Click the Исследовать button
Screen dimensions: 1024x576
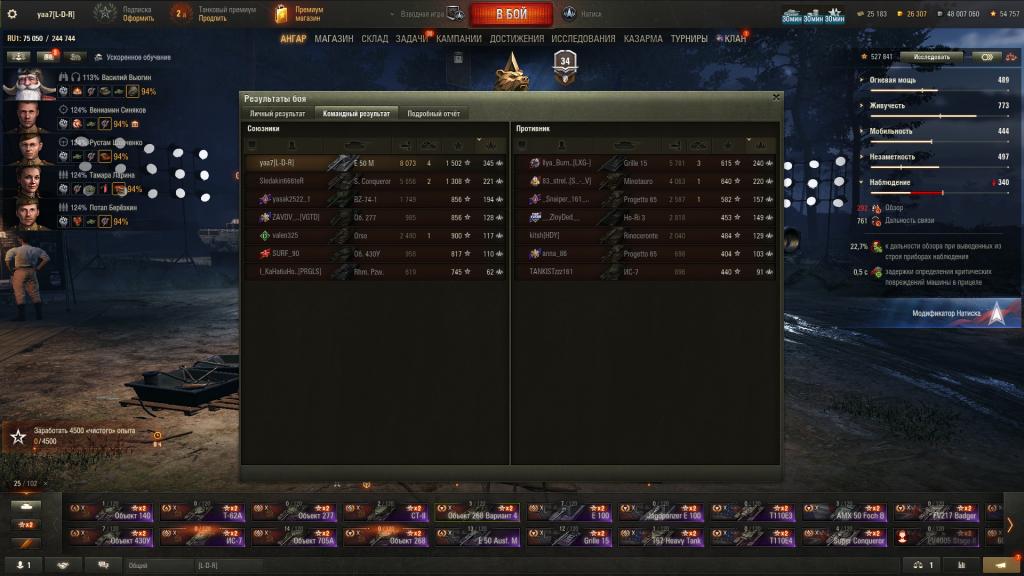coord(930,57)
